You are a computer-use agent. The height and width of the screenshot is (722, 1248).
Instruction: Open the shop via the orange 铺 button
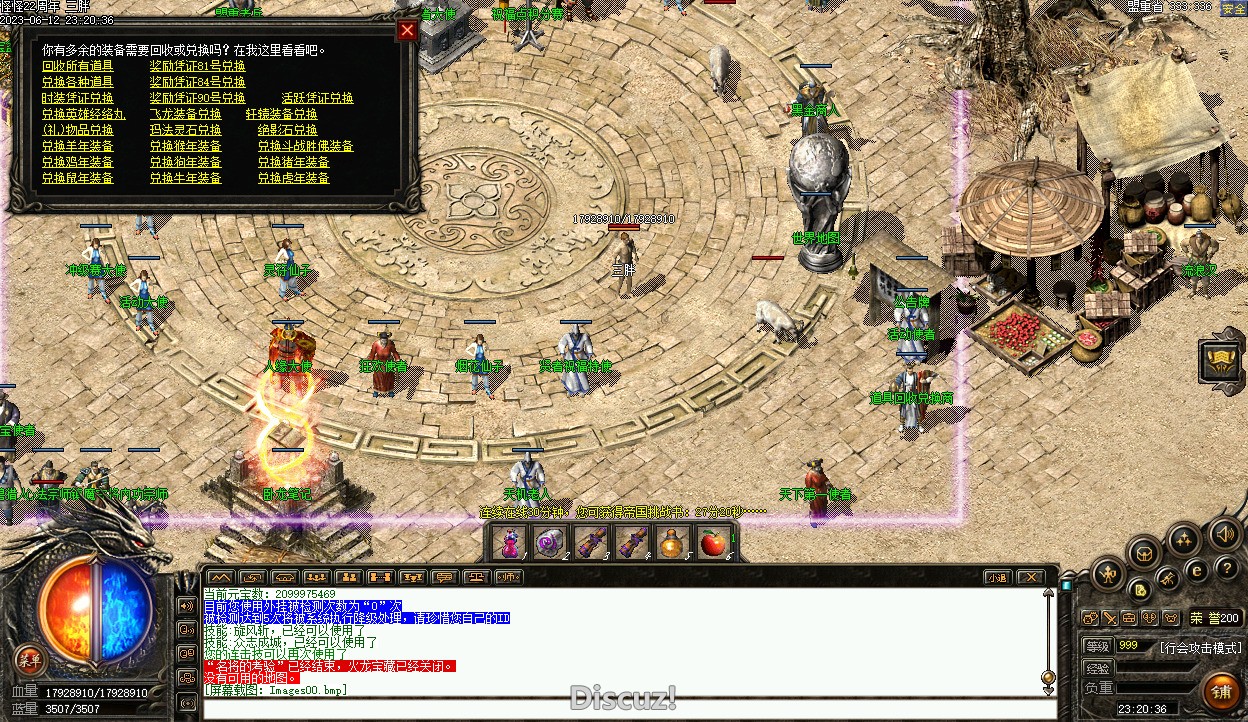pos(1220,691)
